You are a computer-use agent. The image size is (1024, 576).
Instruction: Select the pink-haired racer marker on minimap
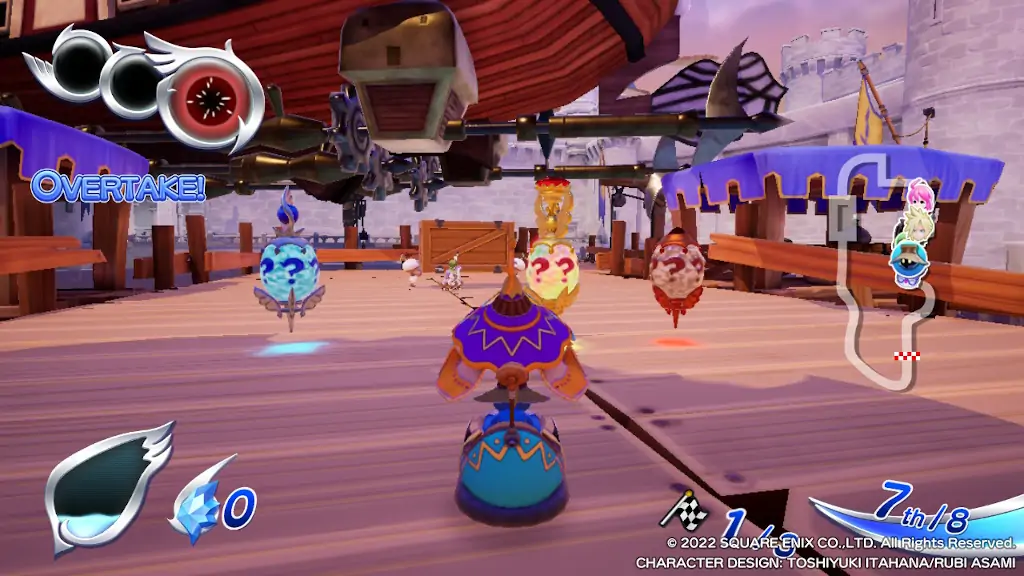(918, 193)
